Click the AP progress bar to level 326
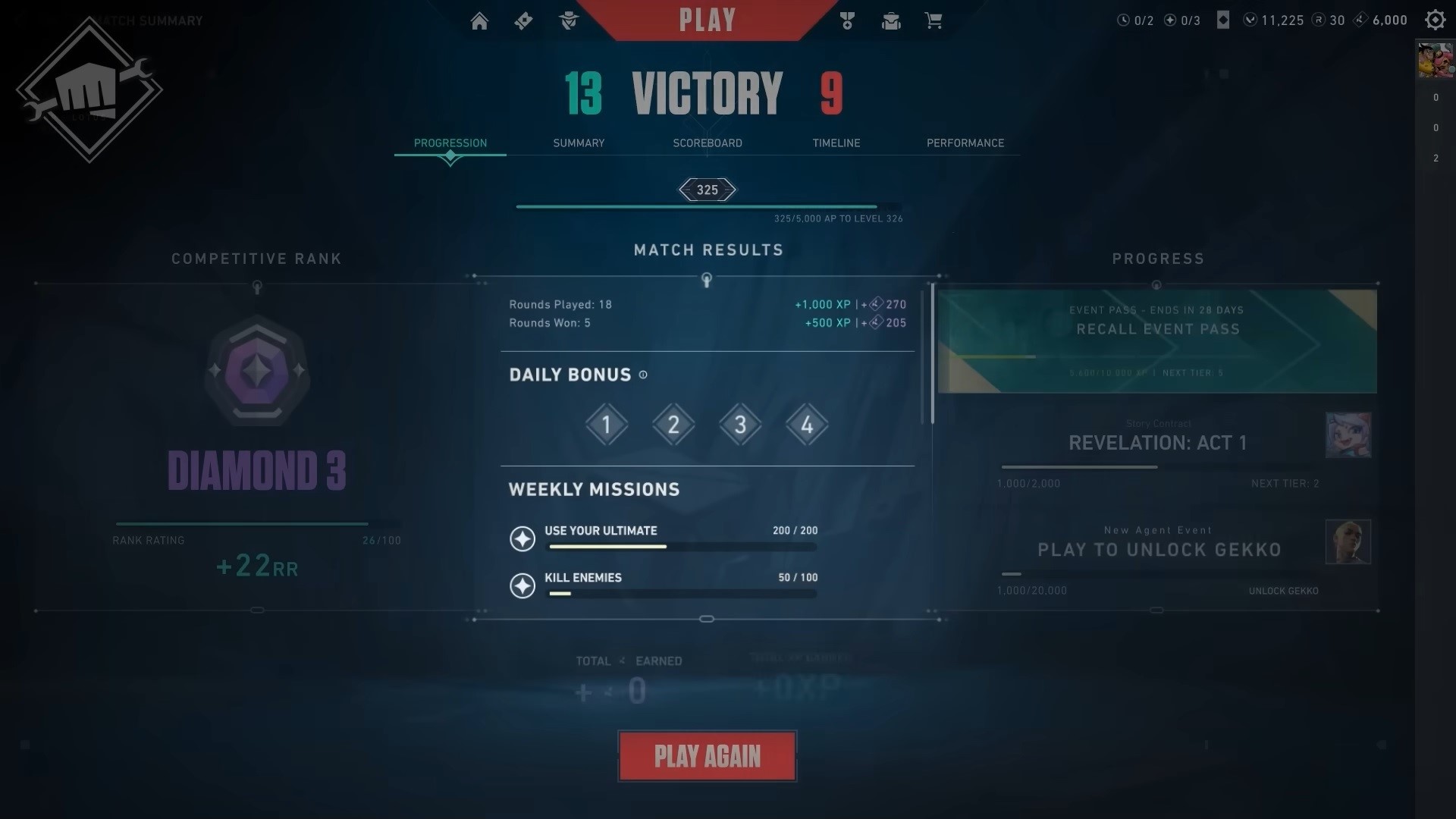The image size is (1456, 819). [708, 205]
